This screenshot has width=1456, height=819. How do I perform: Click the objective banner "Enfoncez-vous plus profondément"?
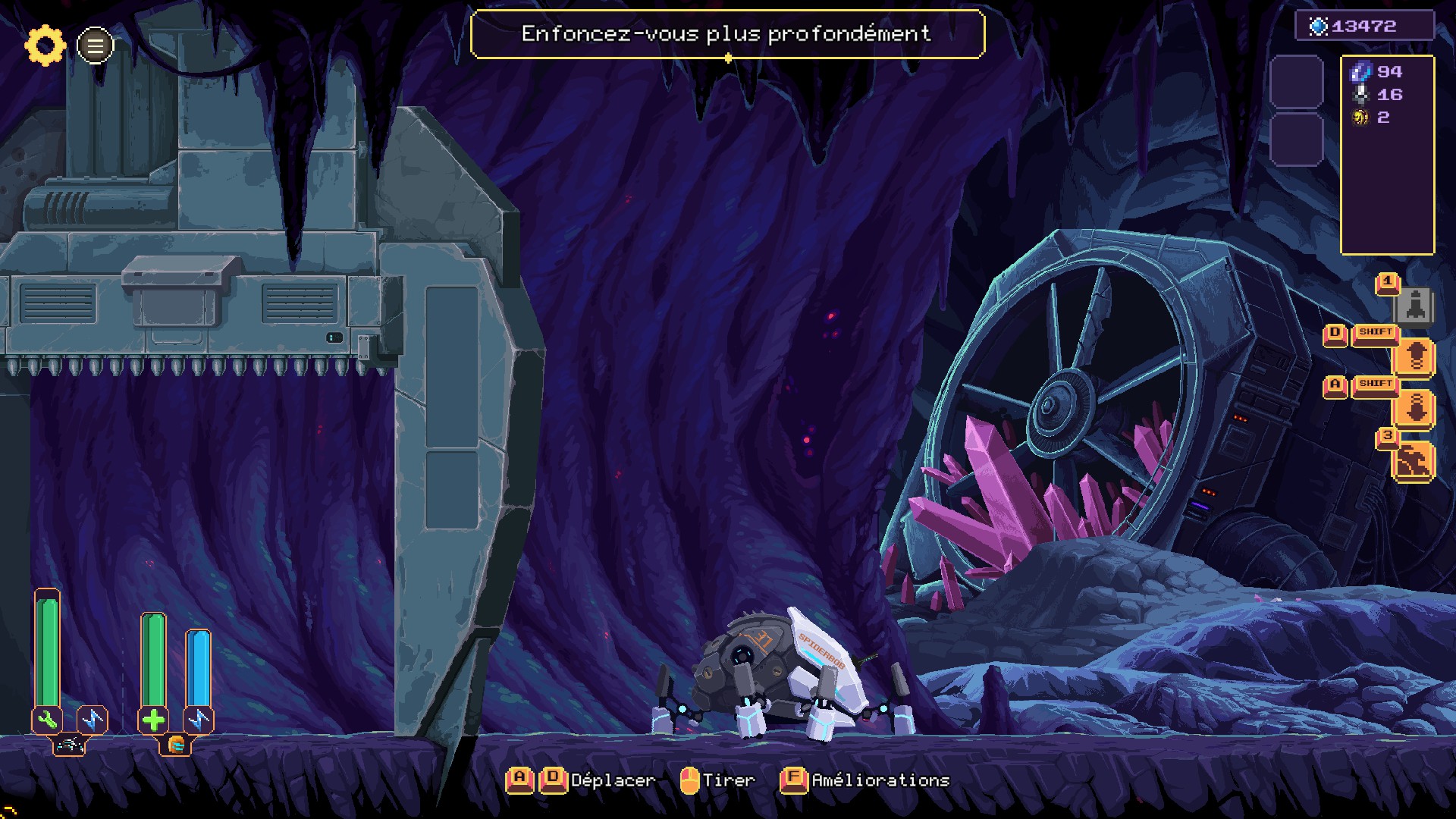(x=726, y=34)
